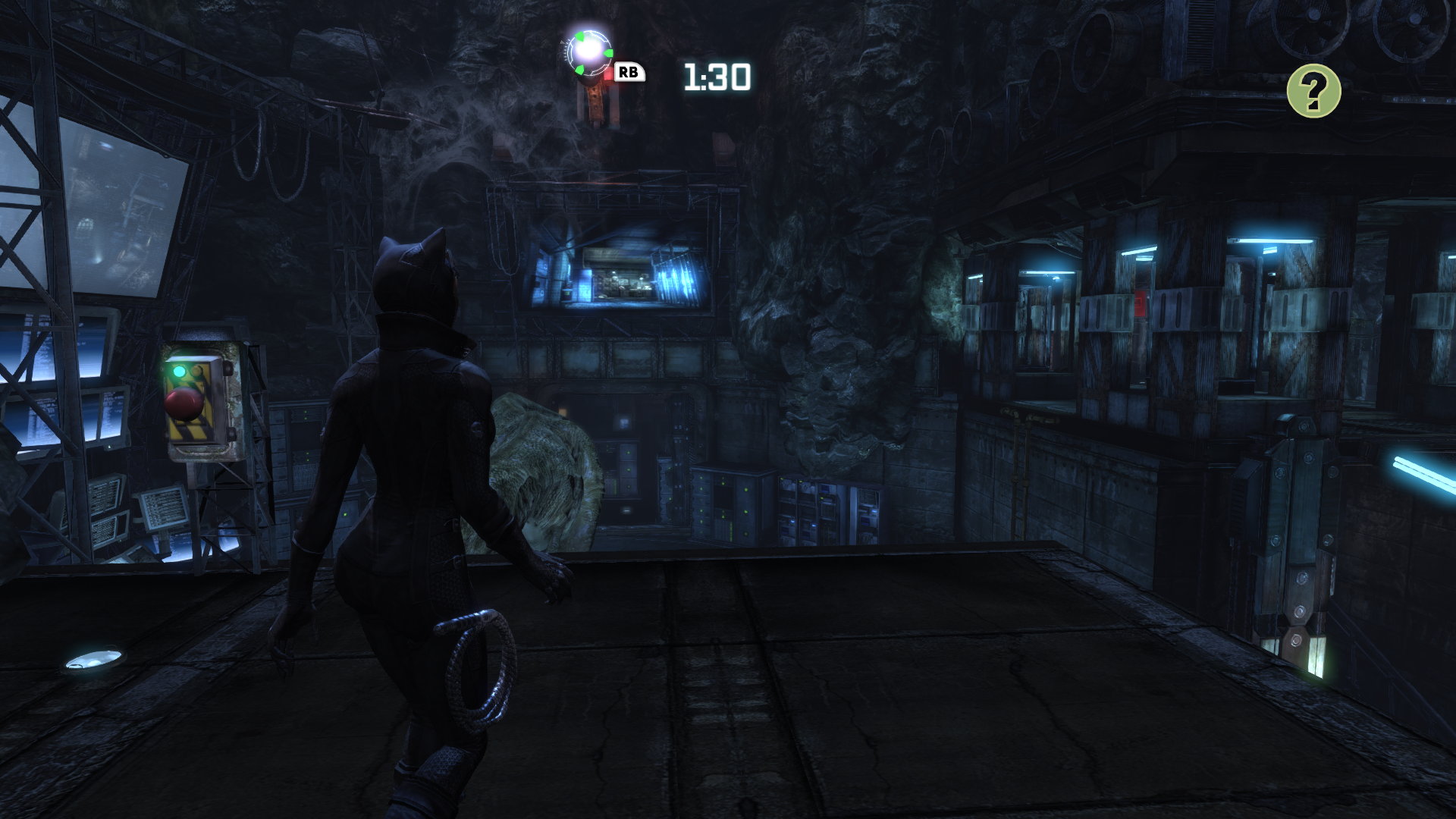
Task: Click the RB controller button prompt
Action: (629, 73)
